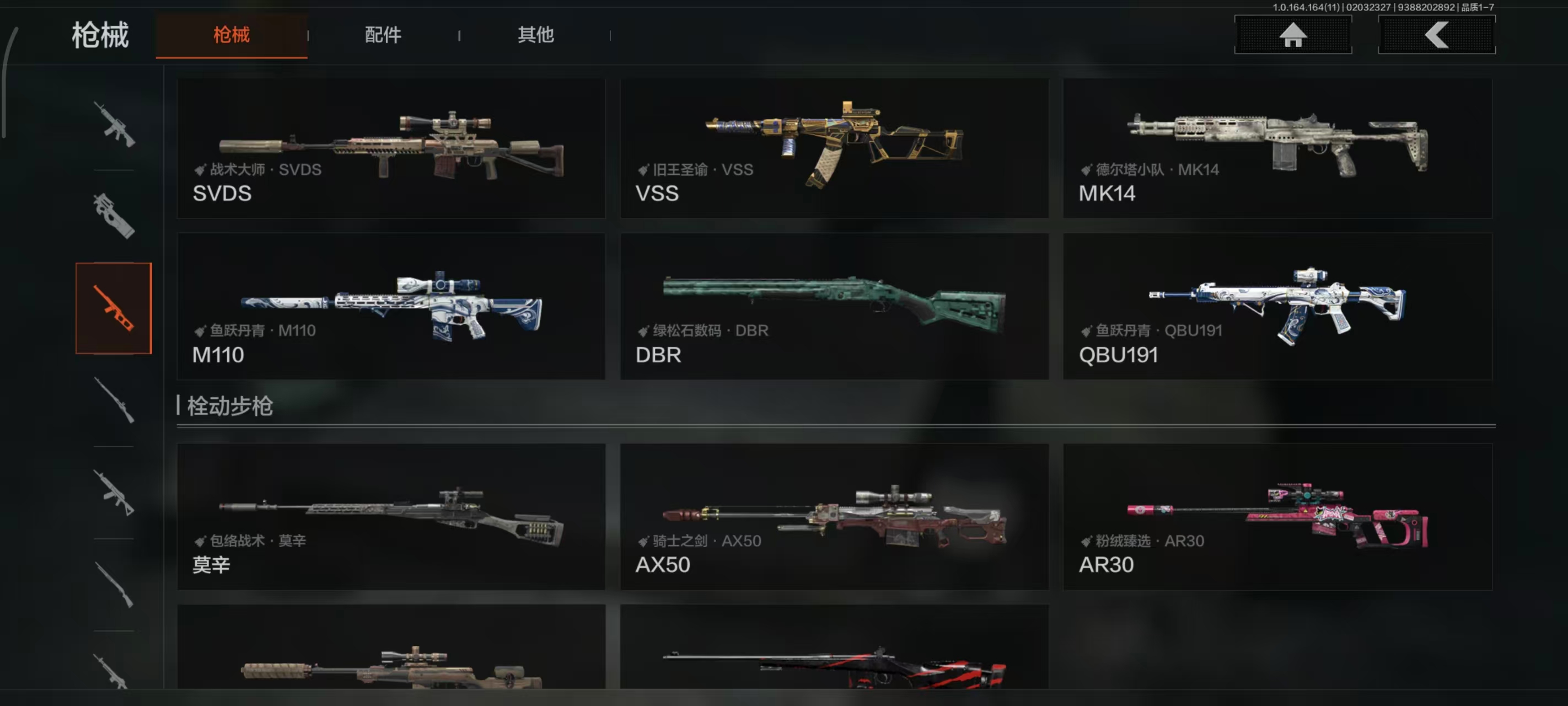Open the DBR weapon card
Screen dimensions: 1568x706
point(834,307)
